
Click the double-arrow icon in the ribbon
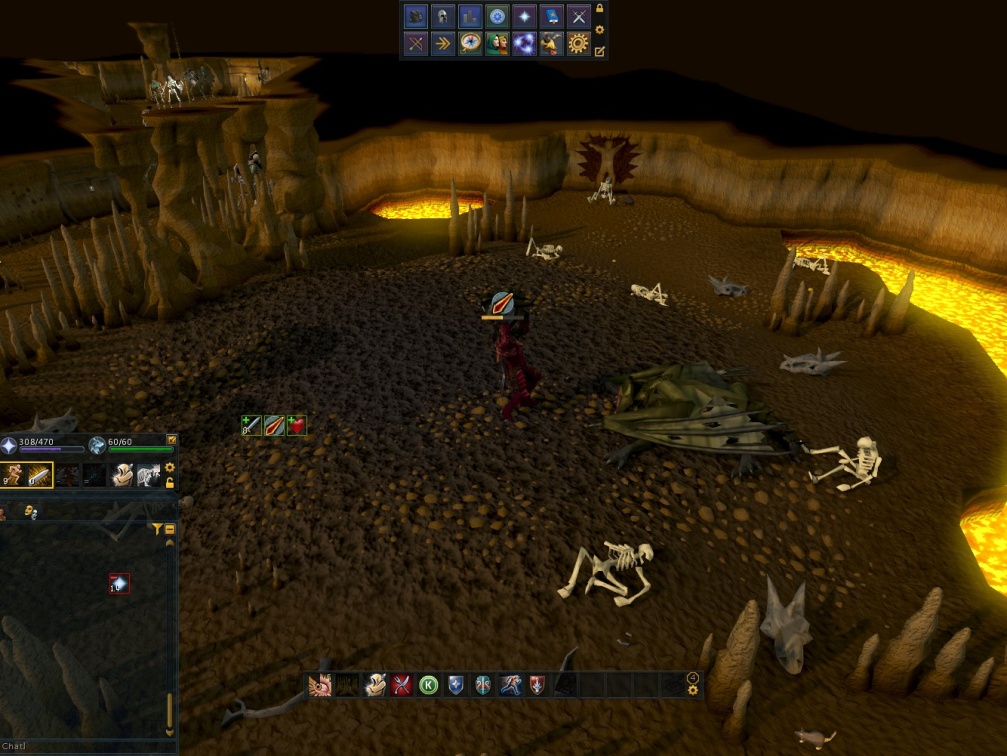(x=443, y=44)
